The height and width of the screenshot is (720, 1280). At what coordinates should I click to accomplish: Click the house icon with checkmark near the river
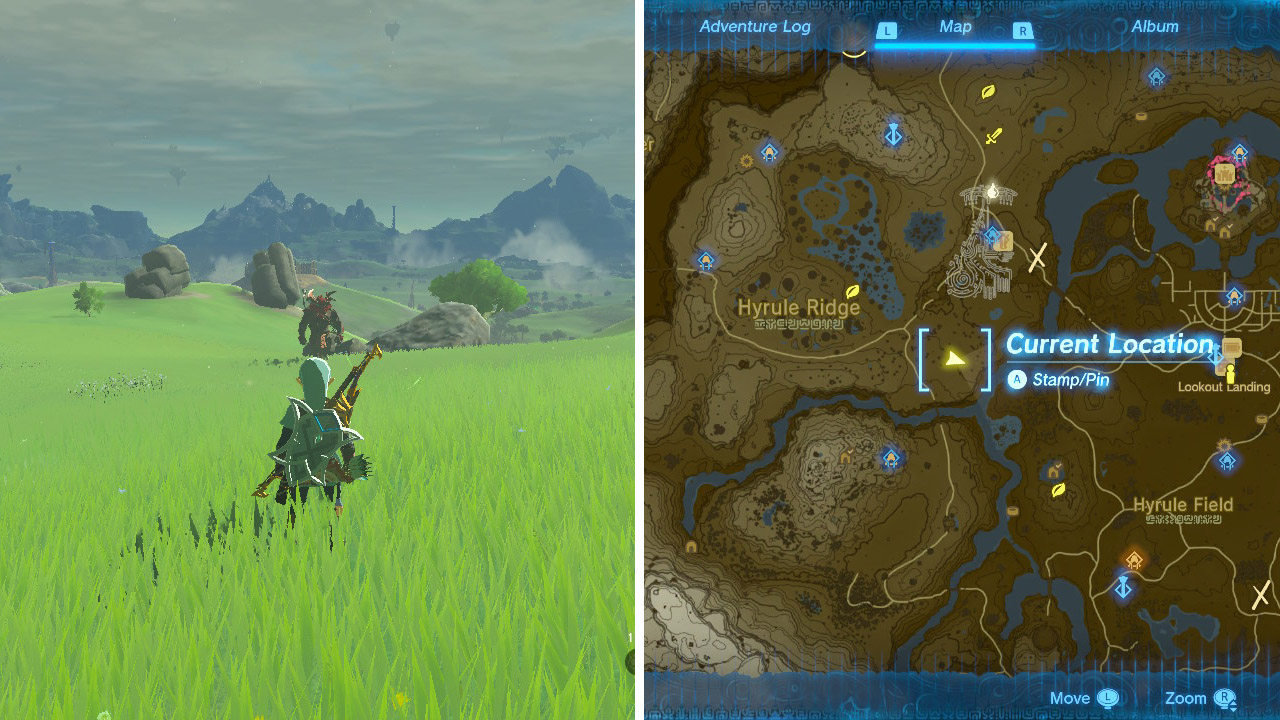click(x=1053, y=470)
